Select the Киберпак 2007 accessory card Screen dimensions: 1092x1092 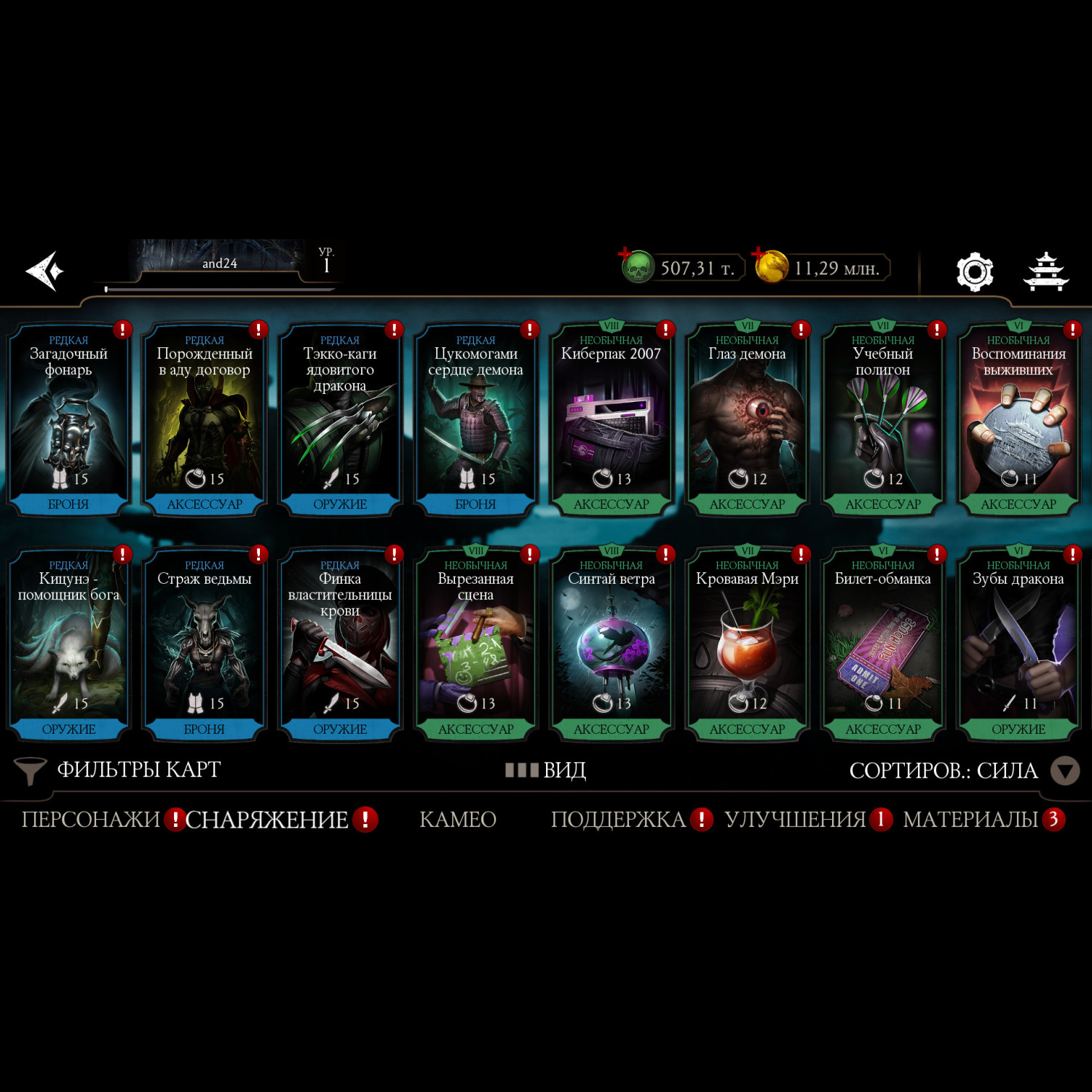pyautogui.click(x=612, y=420)
